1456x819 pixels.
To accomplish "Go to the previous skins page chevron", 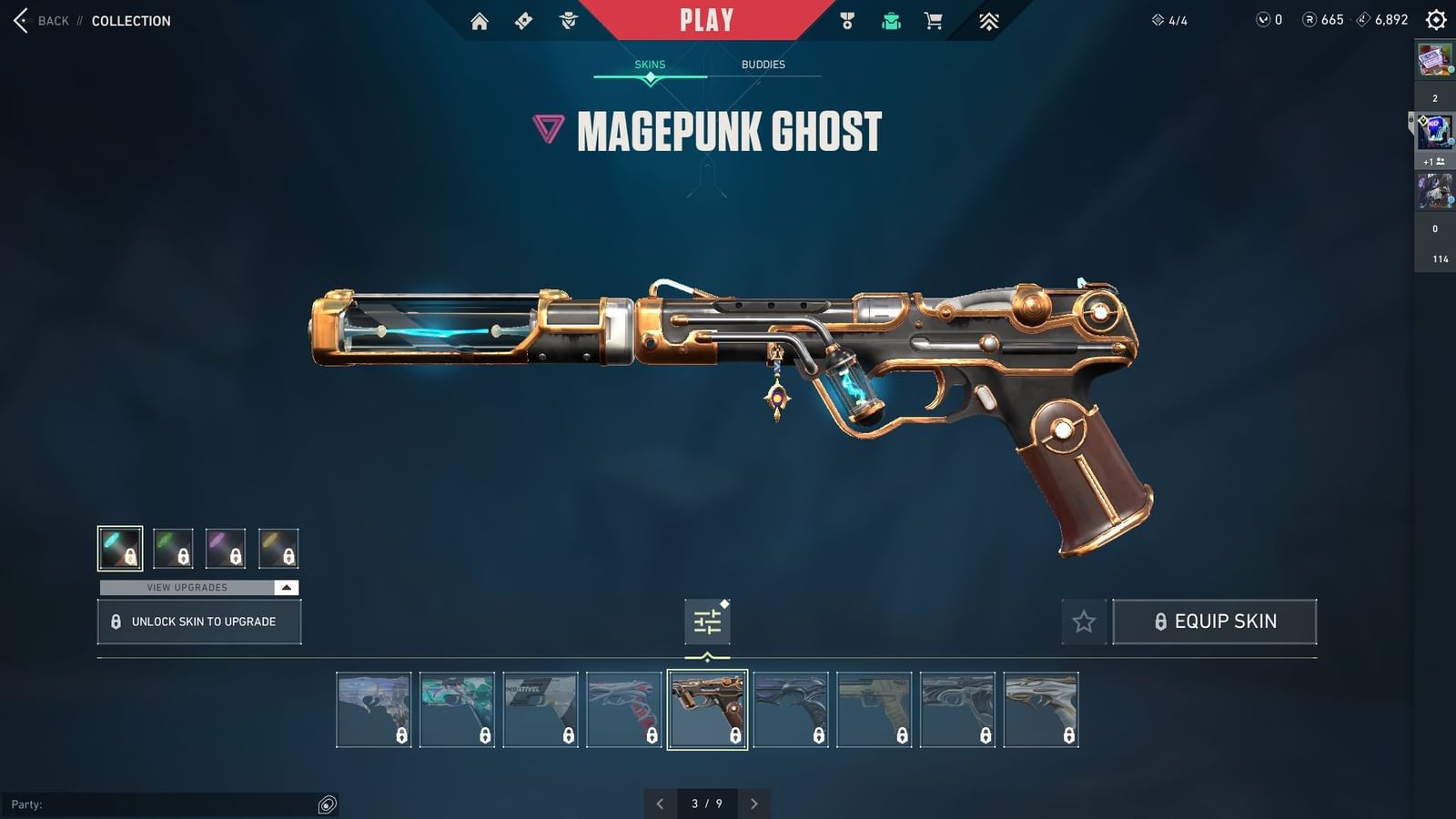I will pos(661,804).
